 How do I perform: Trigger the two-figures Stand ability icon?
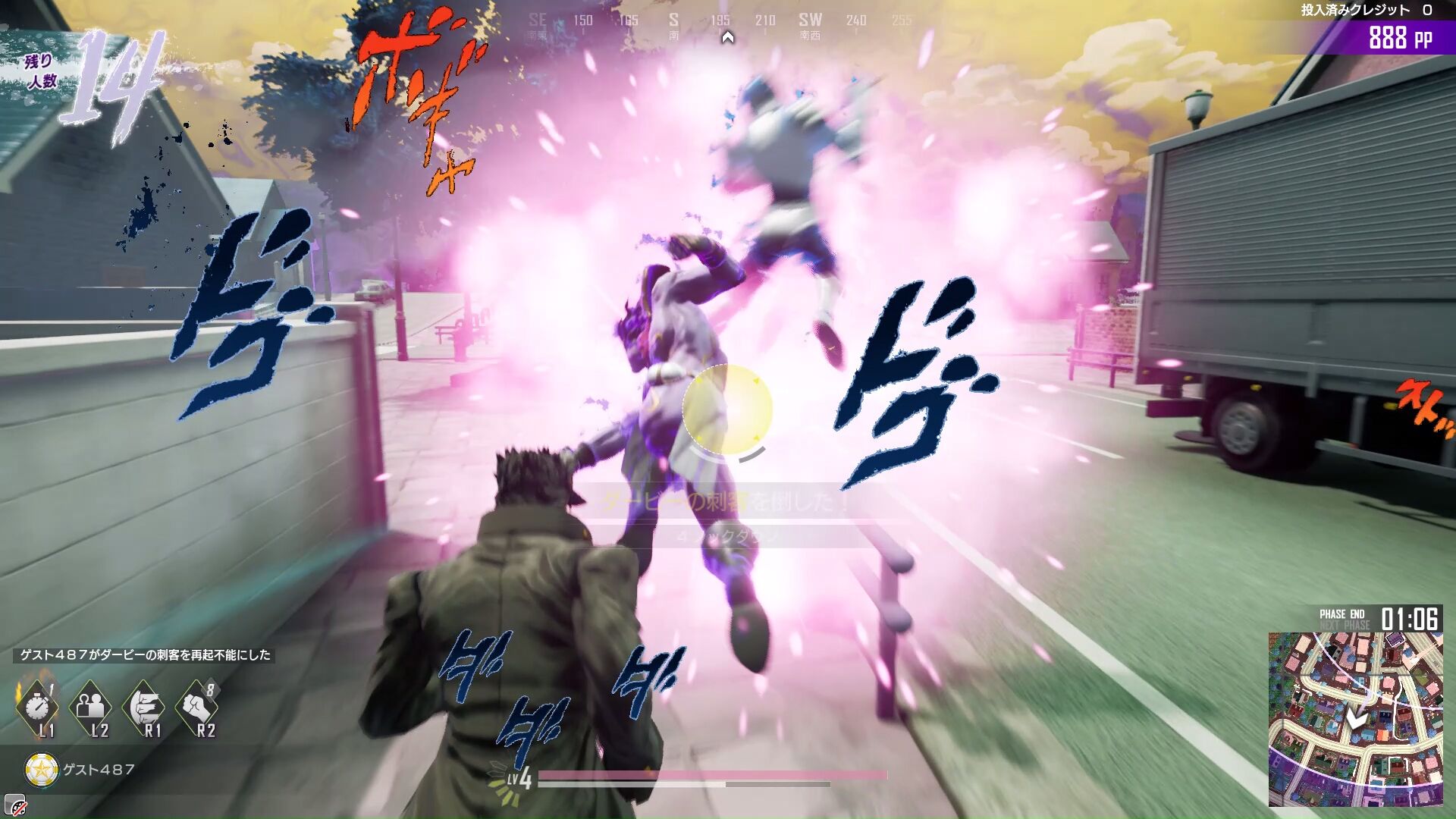(x=90, y=706)
